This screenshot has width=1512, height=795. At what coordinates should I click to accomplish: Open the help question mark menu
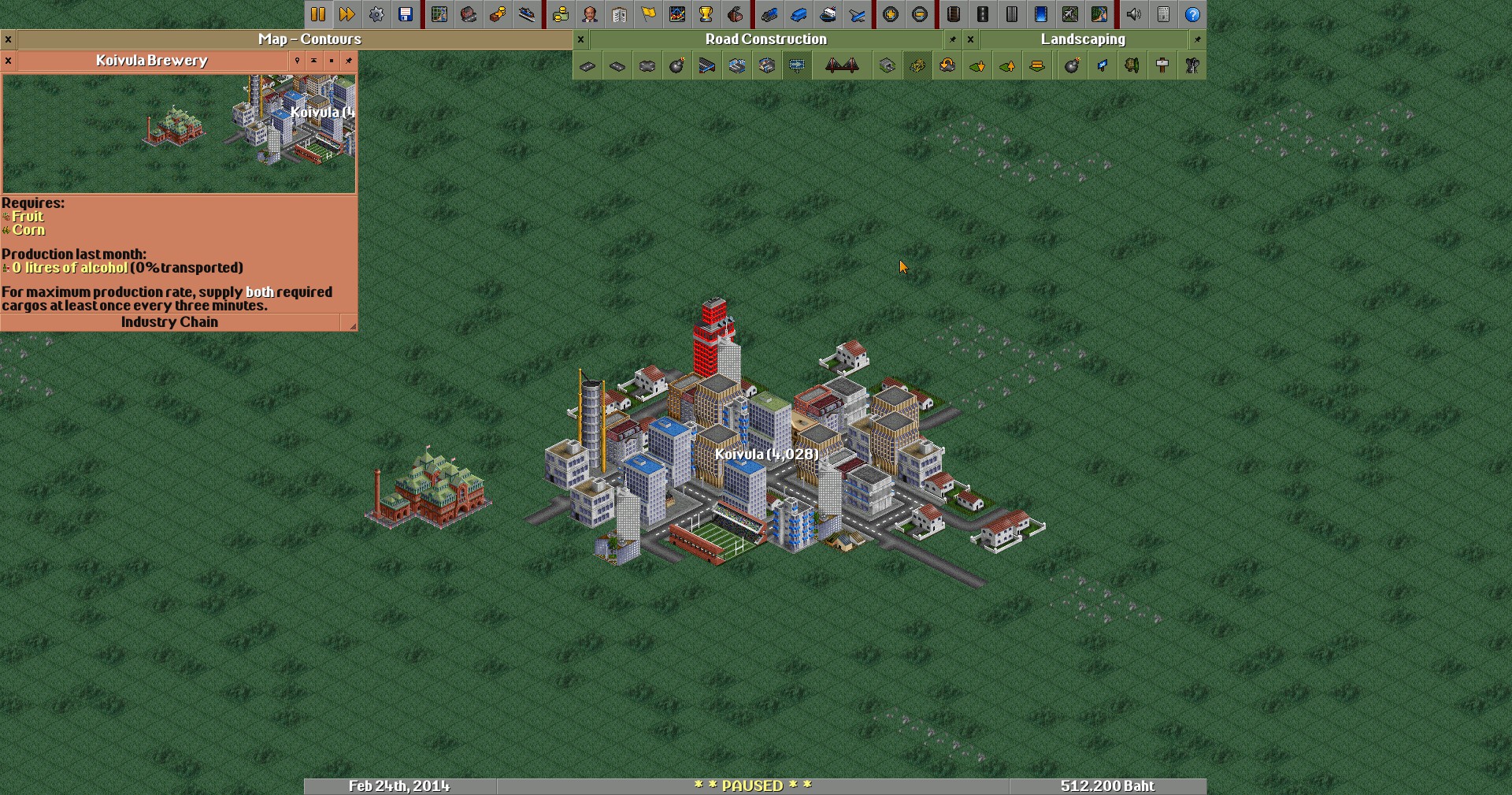[x=1193, y=14]
